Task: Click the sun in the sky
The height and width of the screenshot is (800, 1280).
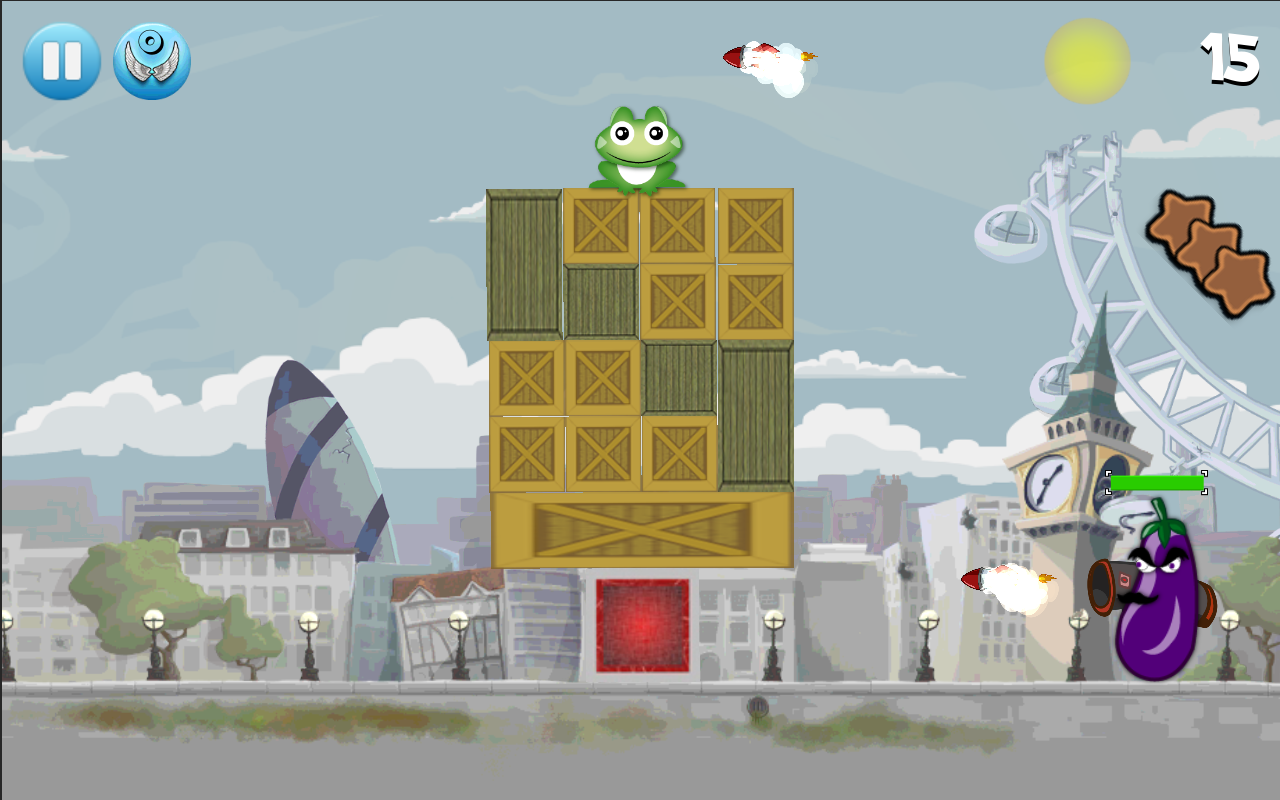Action: (1088, 60)
